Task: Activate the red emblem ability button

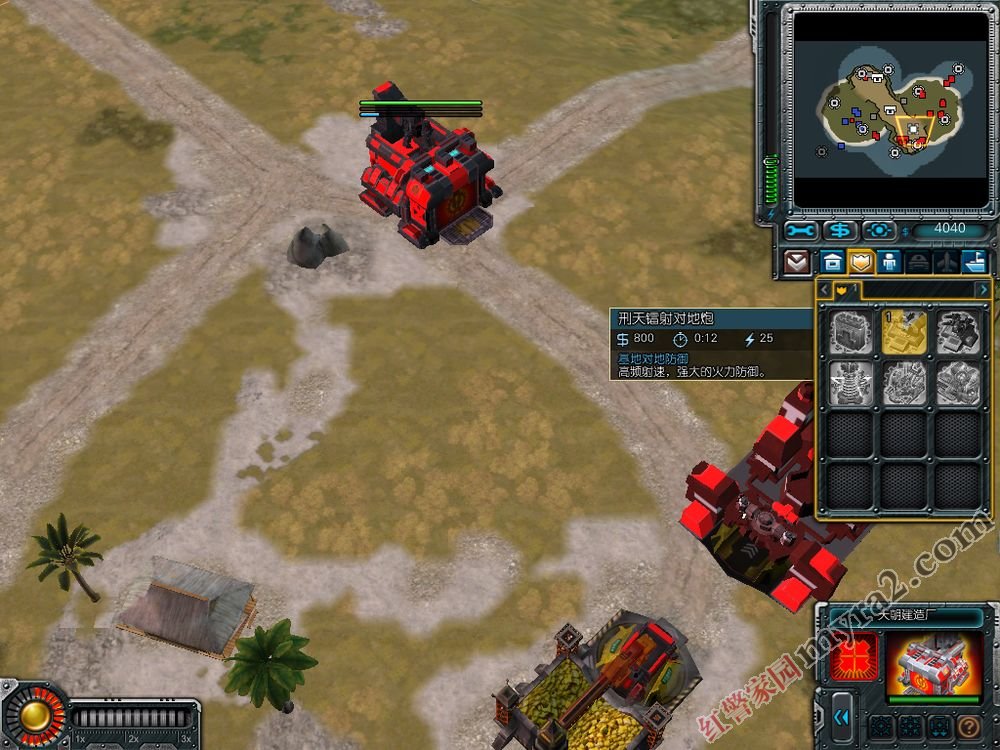Action: 854,657
